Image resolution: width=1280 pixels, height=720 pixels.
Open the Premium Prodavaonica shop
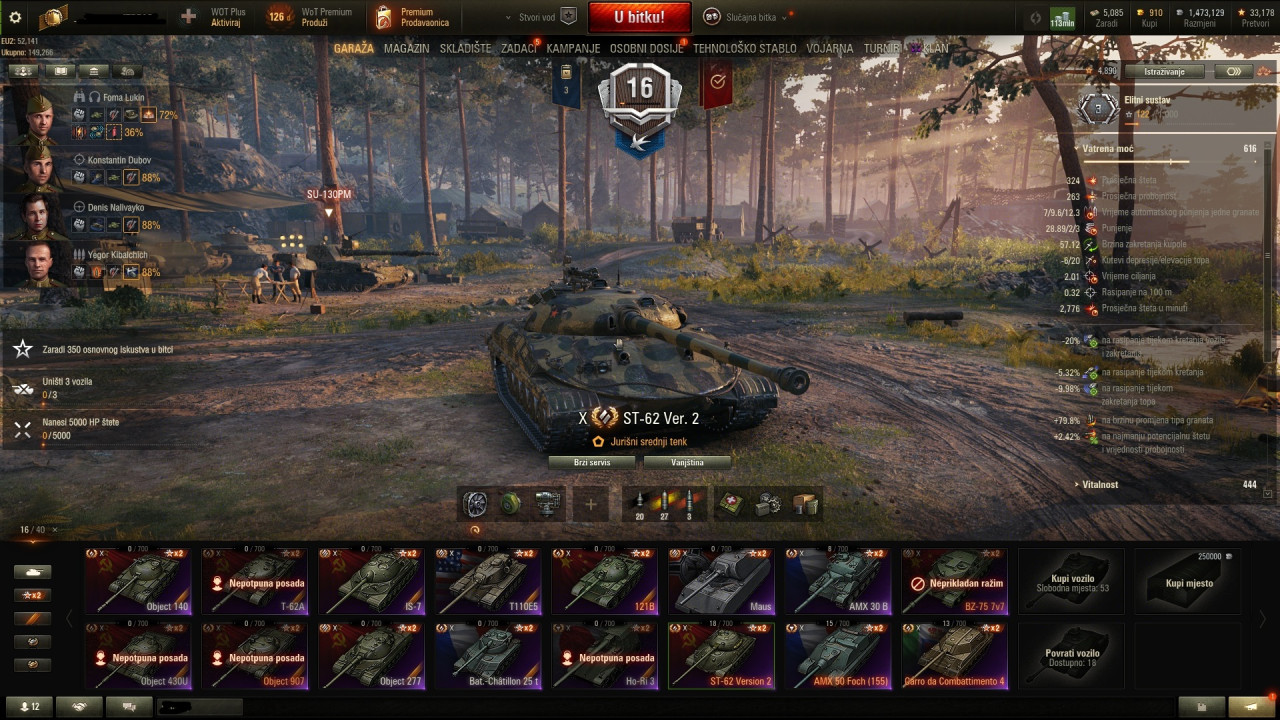coord(413,17)
